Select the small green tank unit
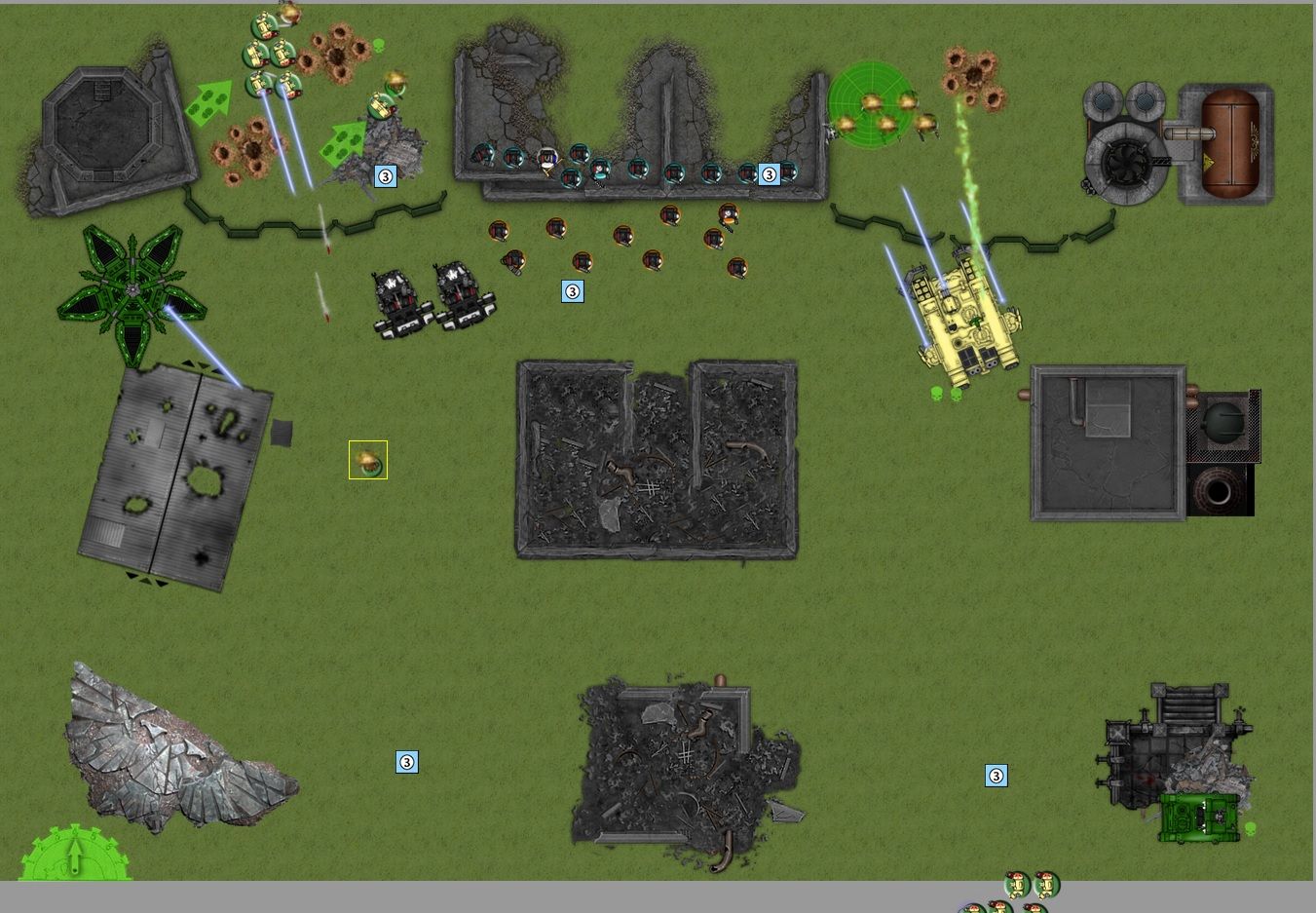 pos(1199,817)
